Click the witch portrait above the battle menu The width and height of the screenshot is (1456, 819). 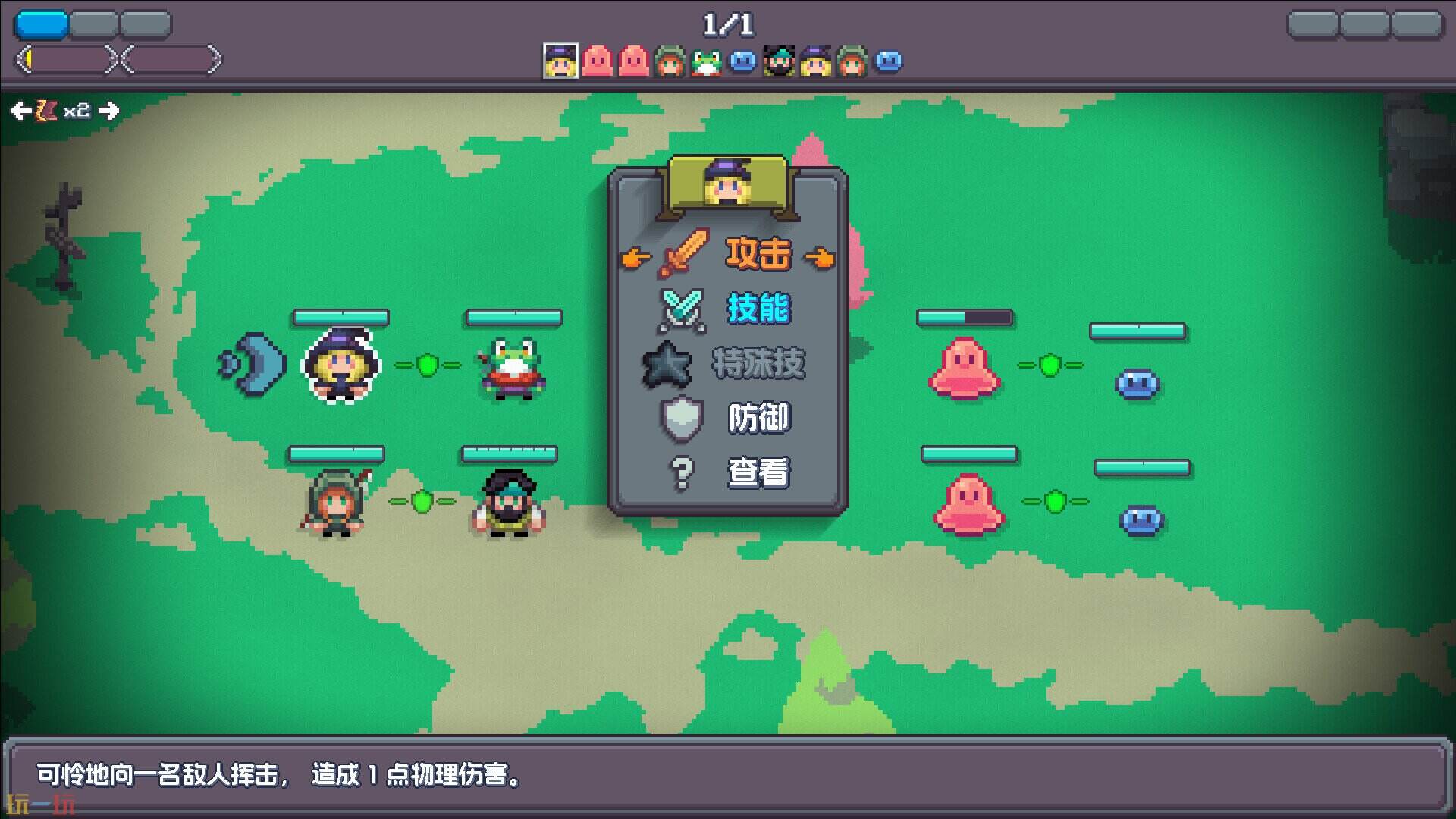[x=728, y=182]
